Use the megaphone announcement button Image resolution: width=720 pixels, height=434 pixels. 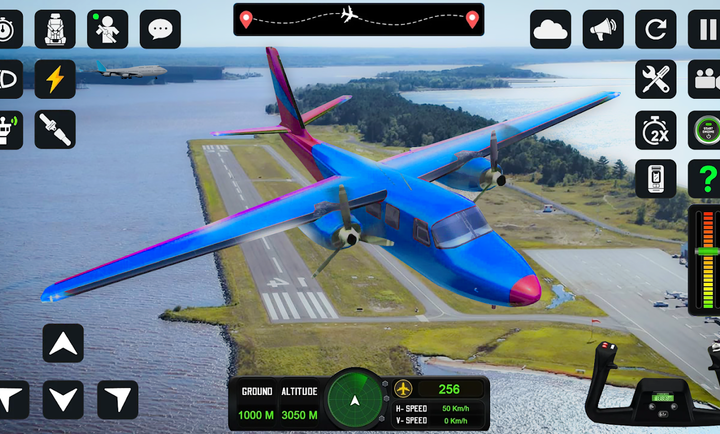(602, 29)
